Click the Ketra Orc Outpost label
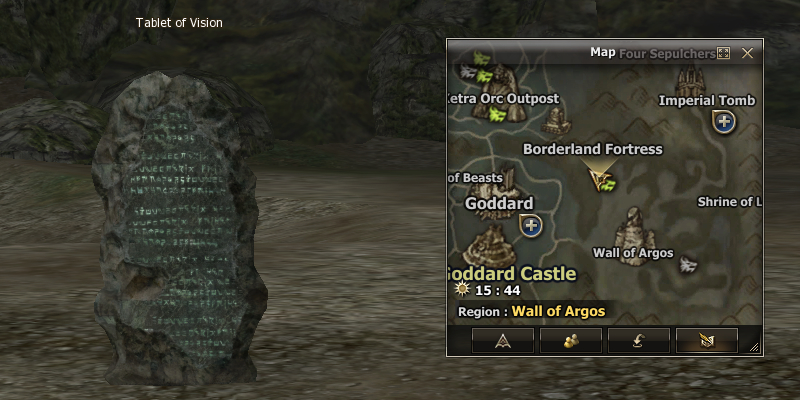800x400 pixels. [503, 98]
